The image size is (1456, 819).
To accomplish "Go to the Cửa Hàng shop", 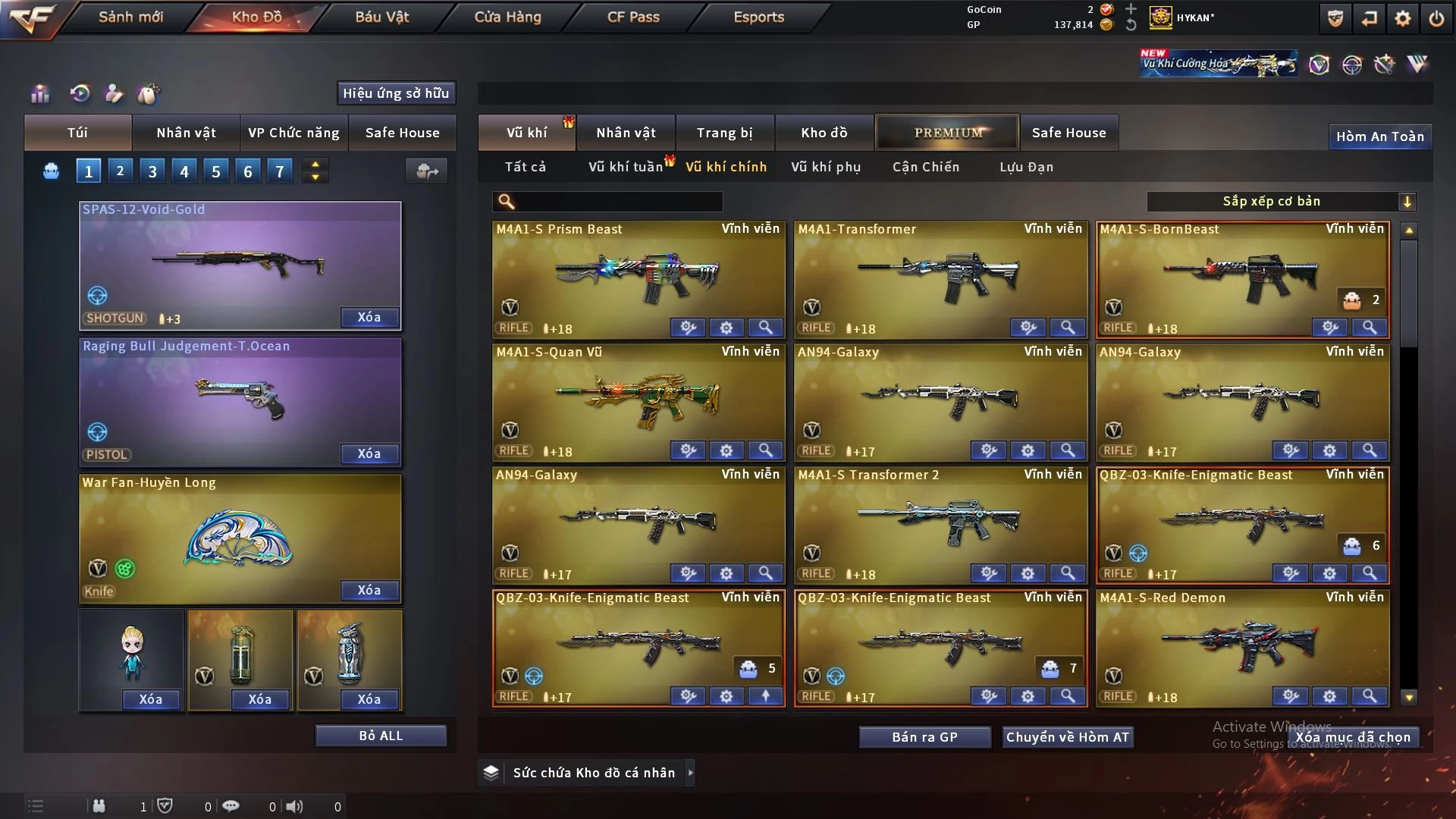I will click(x=507, y=17).
